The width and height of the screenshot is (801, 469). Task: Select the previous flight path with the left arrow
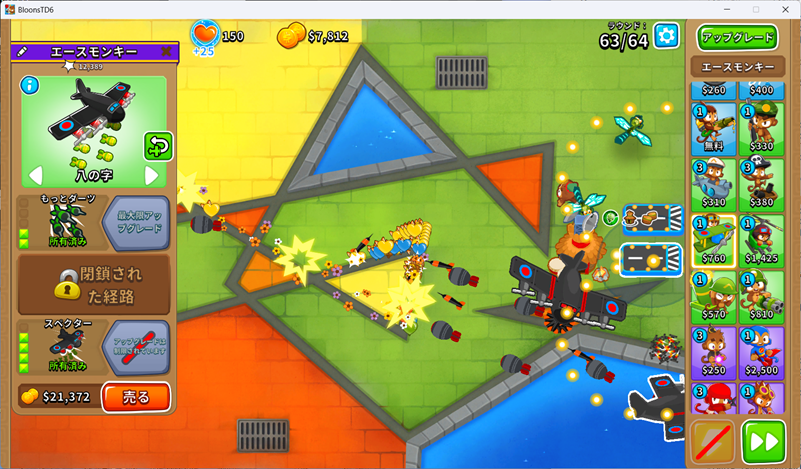point(35,176)
